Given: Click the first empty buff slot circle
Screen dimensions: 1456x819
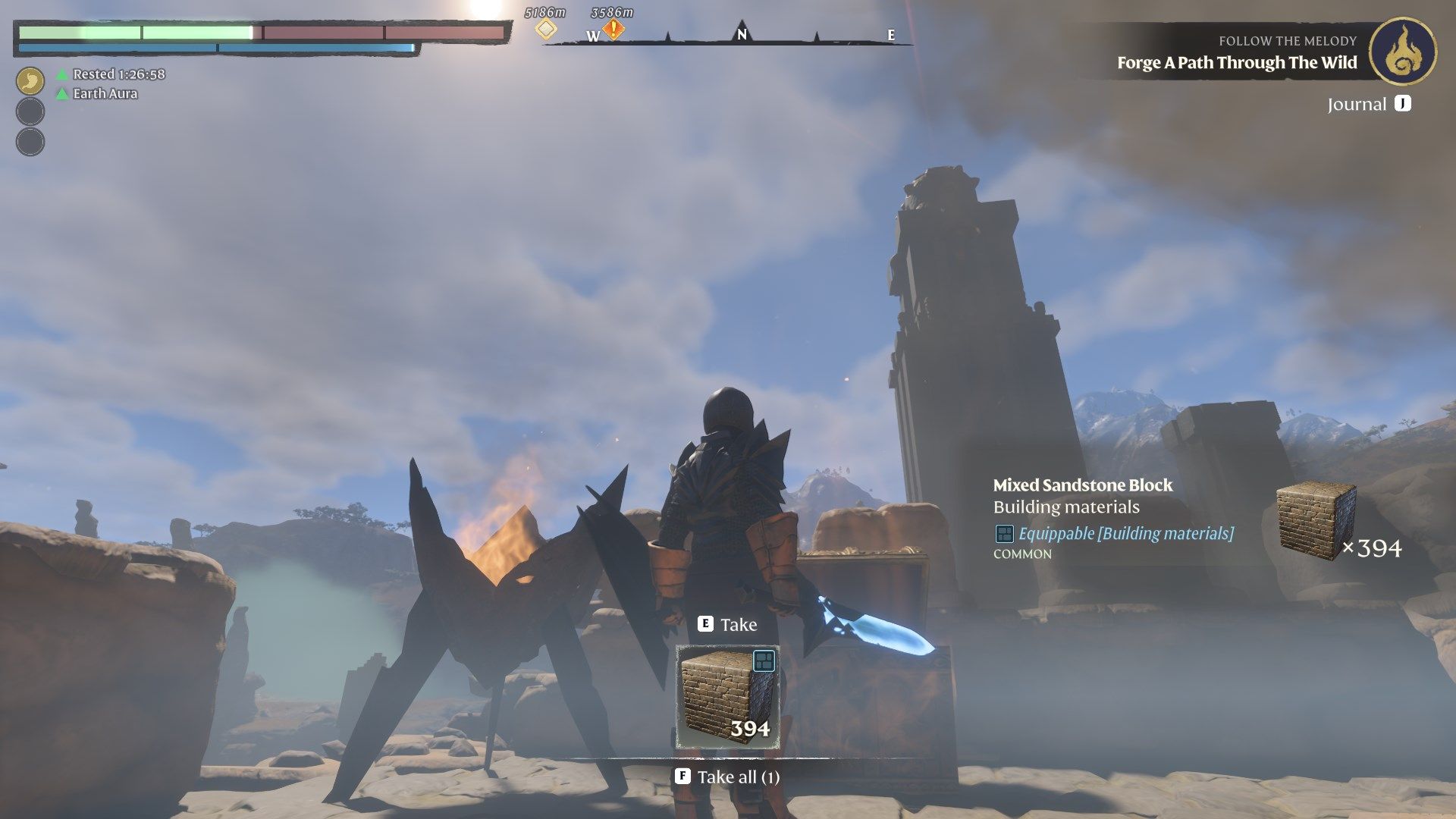Looking at the screenshot, I should coord(30,112).
